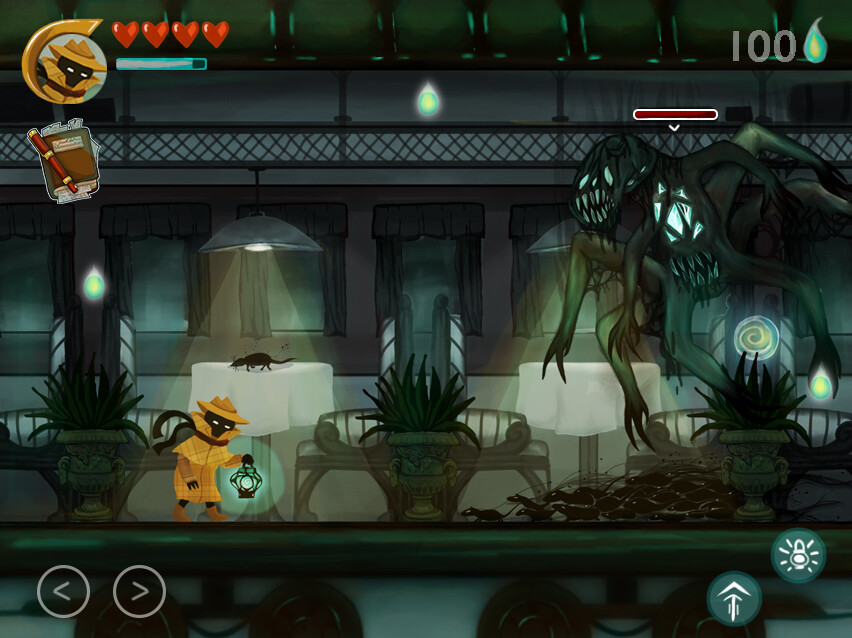The width and height of the screenshot is (852, 638).
Task: Activate the lantern light ability button
Action: pos(798,555)
